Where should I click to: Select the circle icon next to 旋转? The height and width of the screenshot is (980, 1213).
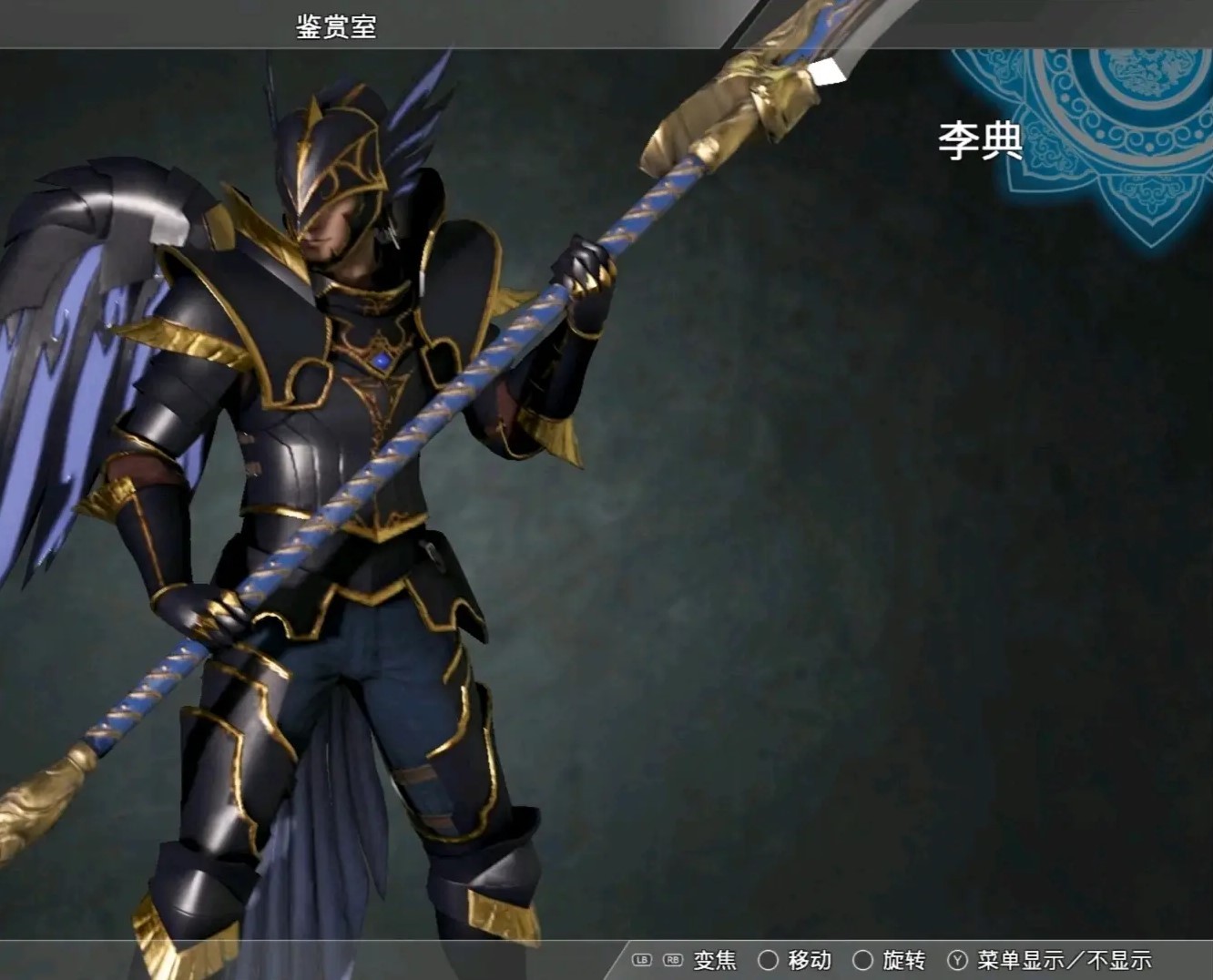pyautogui.click(x=863, y=959)
